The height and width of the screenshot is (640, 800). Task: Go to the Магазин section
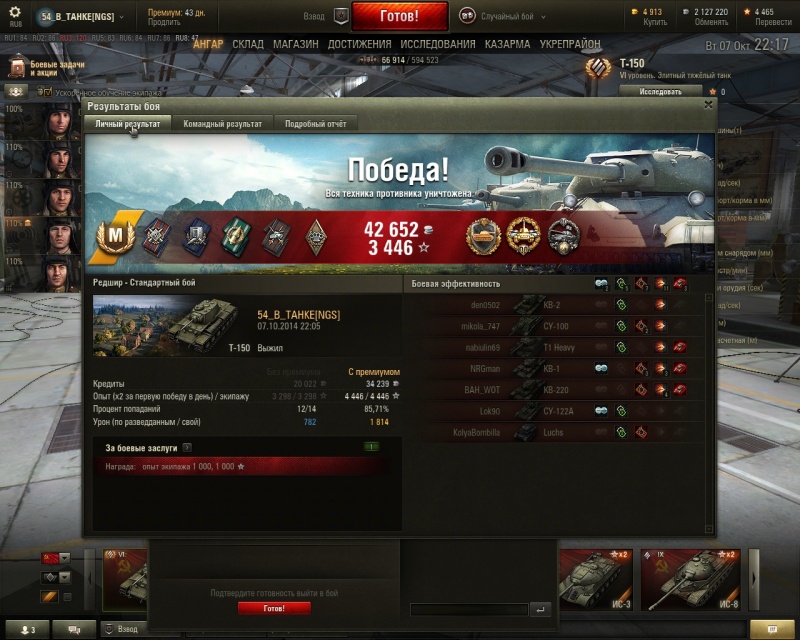point(295,45)
